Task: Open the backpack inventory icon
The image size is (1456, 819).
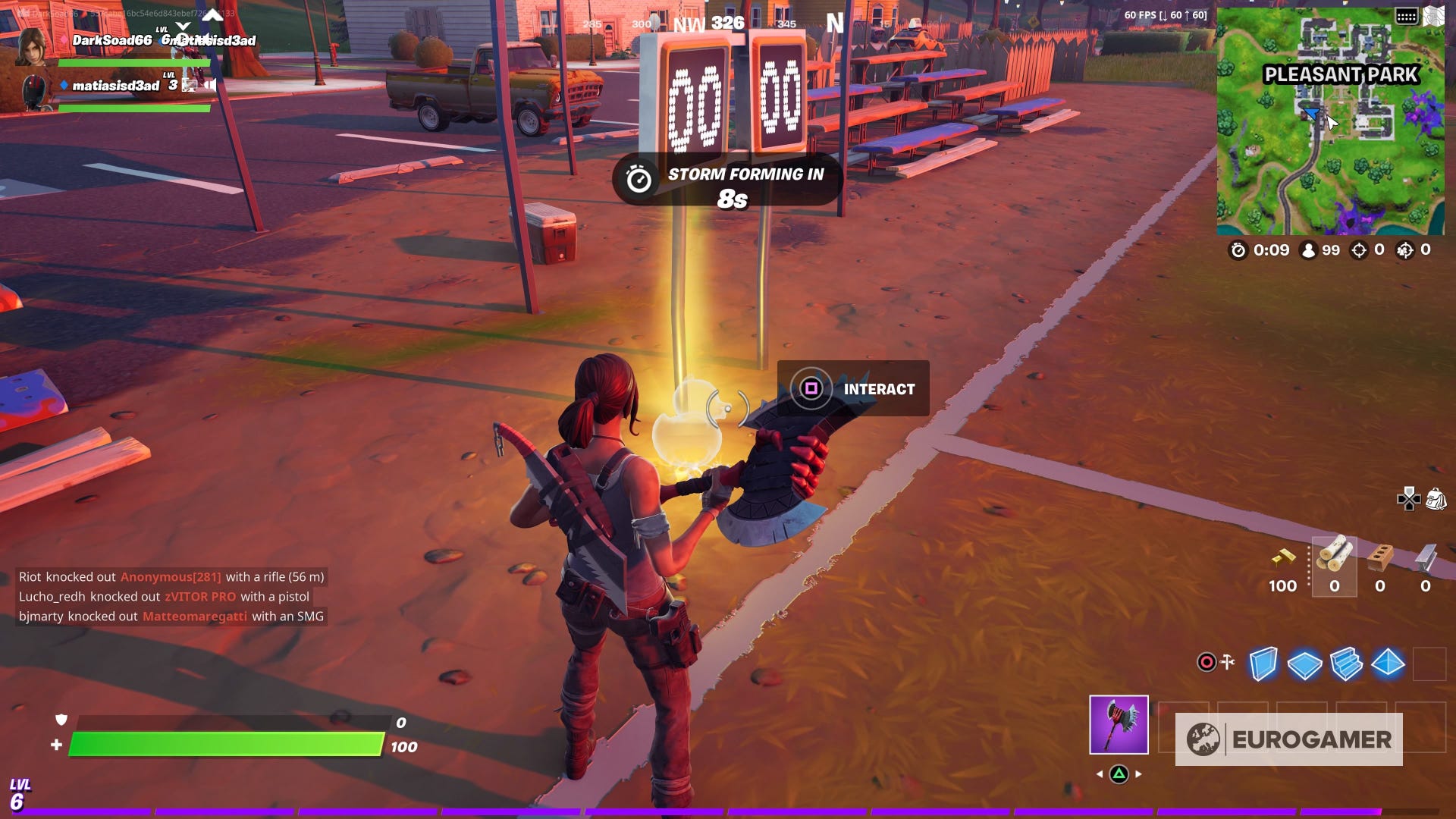Action: [1436, 499]
